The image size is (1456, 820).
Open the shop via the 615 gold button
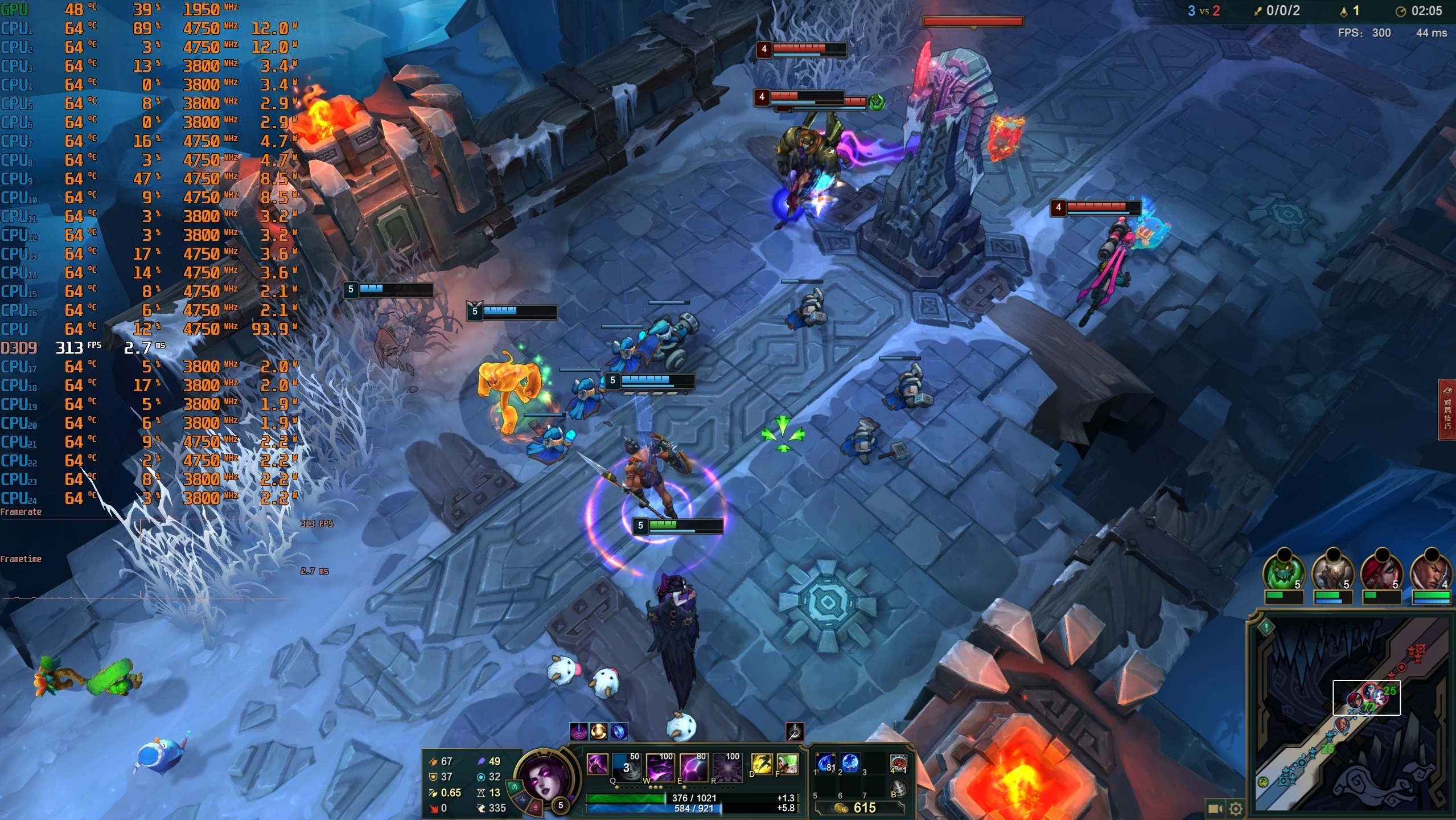859,807
